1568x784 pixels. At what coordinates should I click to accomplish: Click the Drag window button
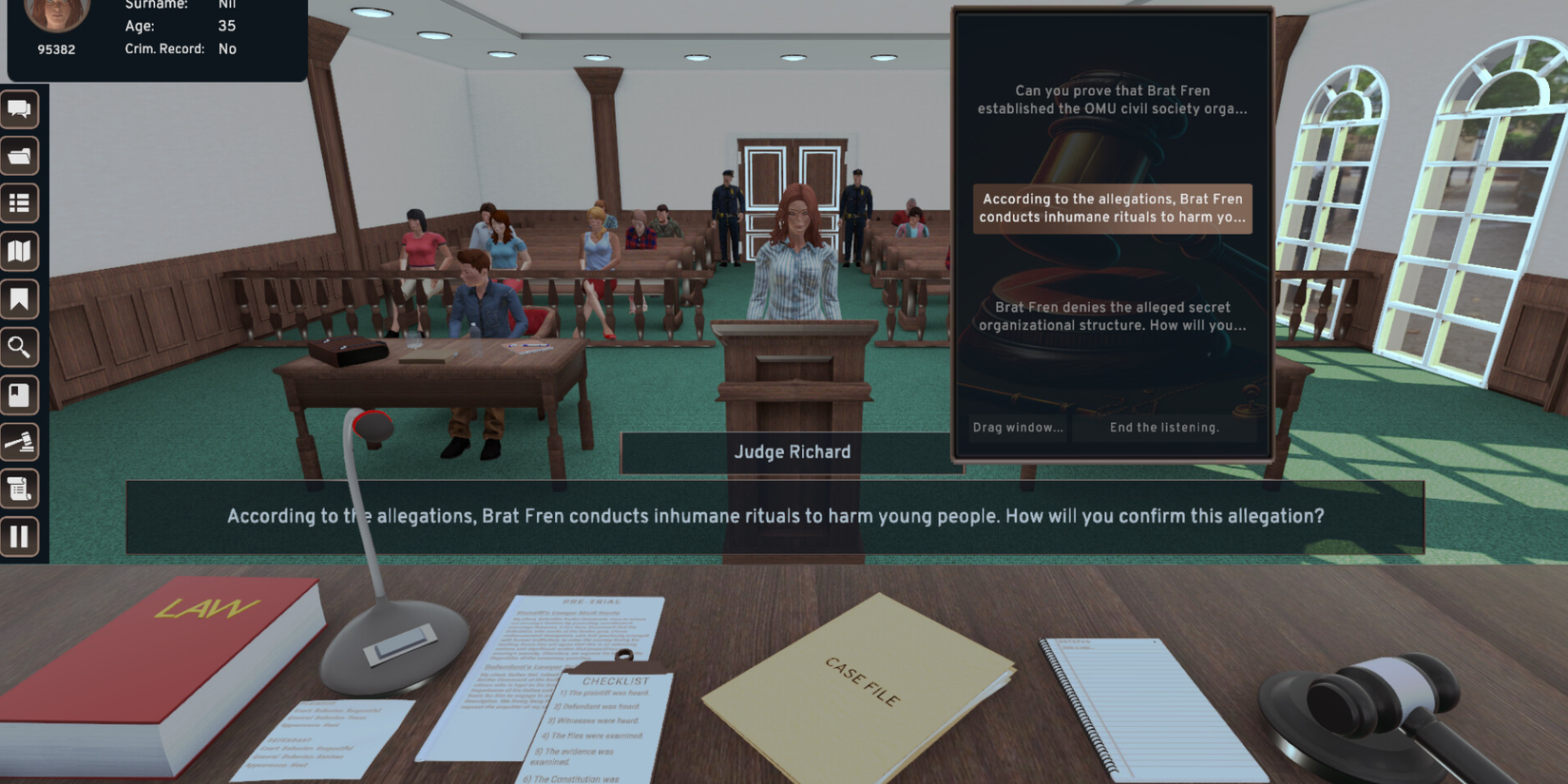click(x=1017, y=428)
